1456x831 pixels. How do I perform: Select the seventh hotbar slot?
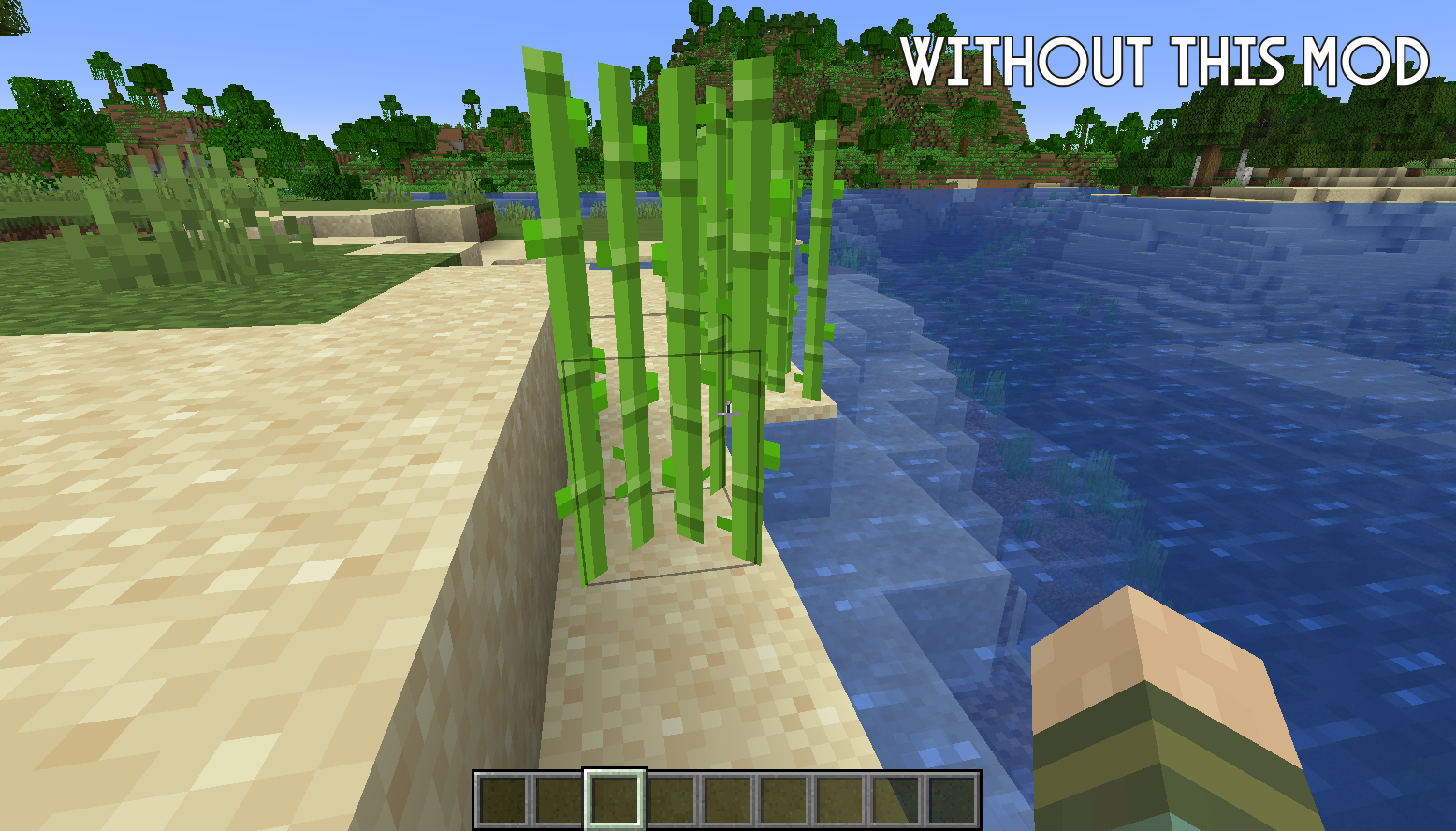point(838,800)
